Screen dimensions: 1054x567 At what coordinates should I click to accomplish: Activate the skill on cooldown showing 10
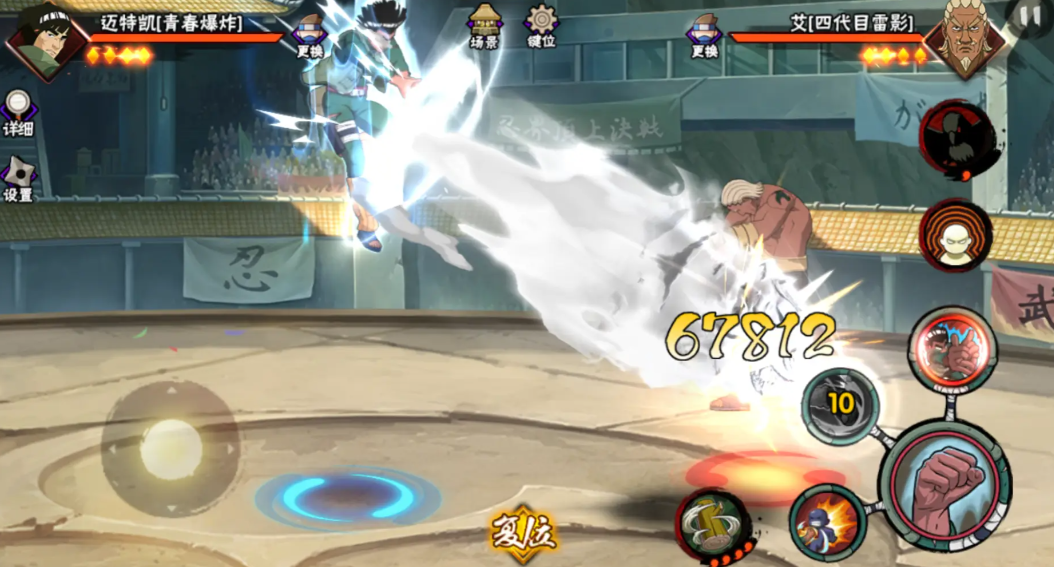[x=840, y=405]
